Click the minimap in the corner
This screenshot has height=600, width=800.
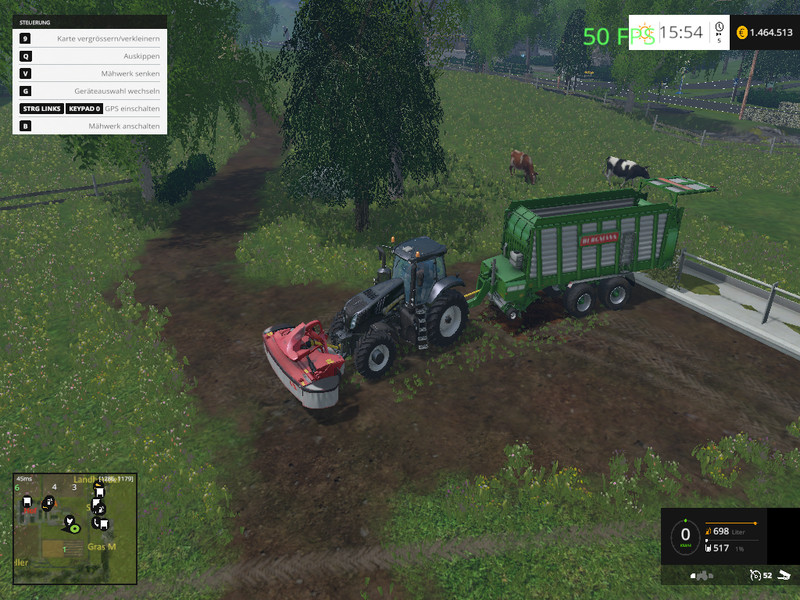pyautogui.click(x=74, y=528)
